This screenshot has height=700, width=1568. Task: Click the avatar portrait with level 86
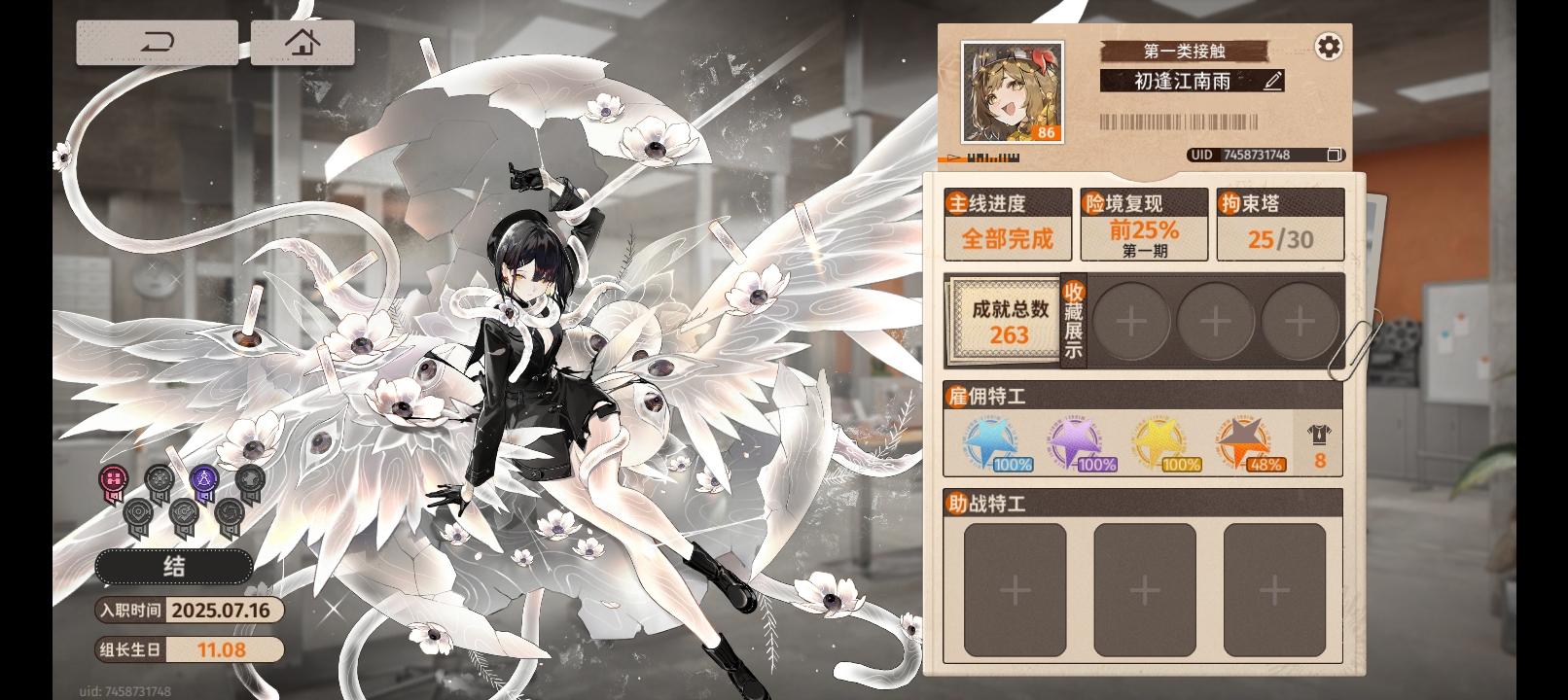1012,92
